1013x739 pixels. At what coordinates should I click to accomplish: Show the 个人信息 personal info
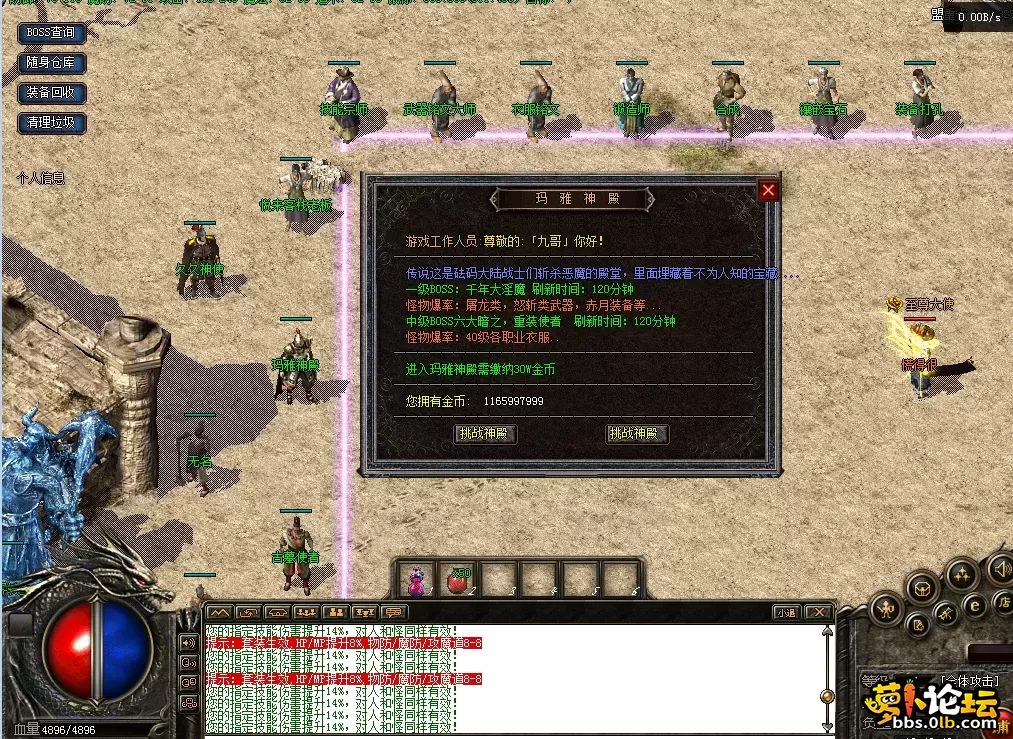(x=41, y=178)
